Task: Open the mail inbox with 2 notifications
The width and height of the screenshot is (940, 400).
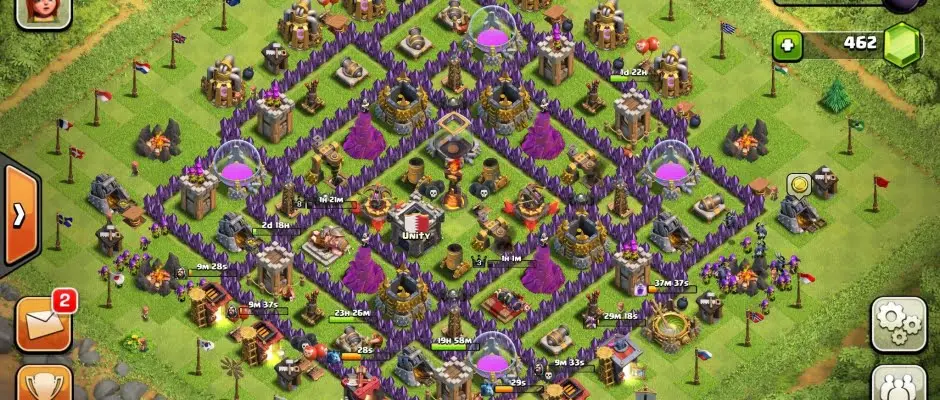Action: pos(43,322)
